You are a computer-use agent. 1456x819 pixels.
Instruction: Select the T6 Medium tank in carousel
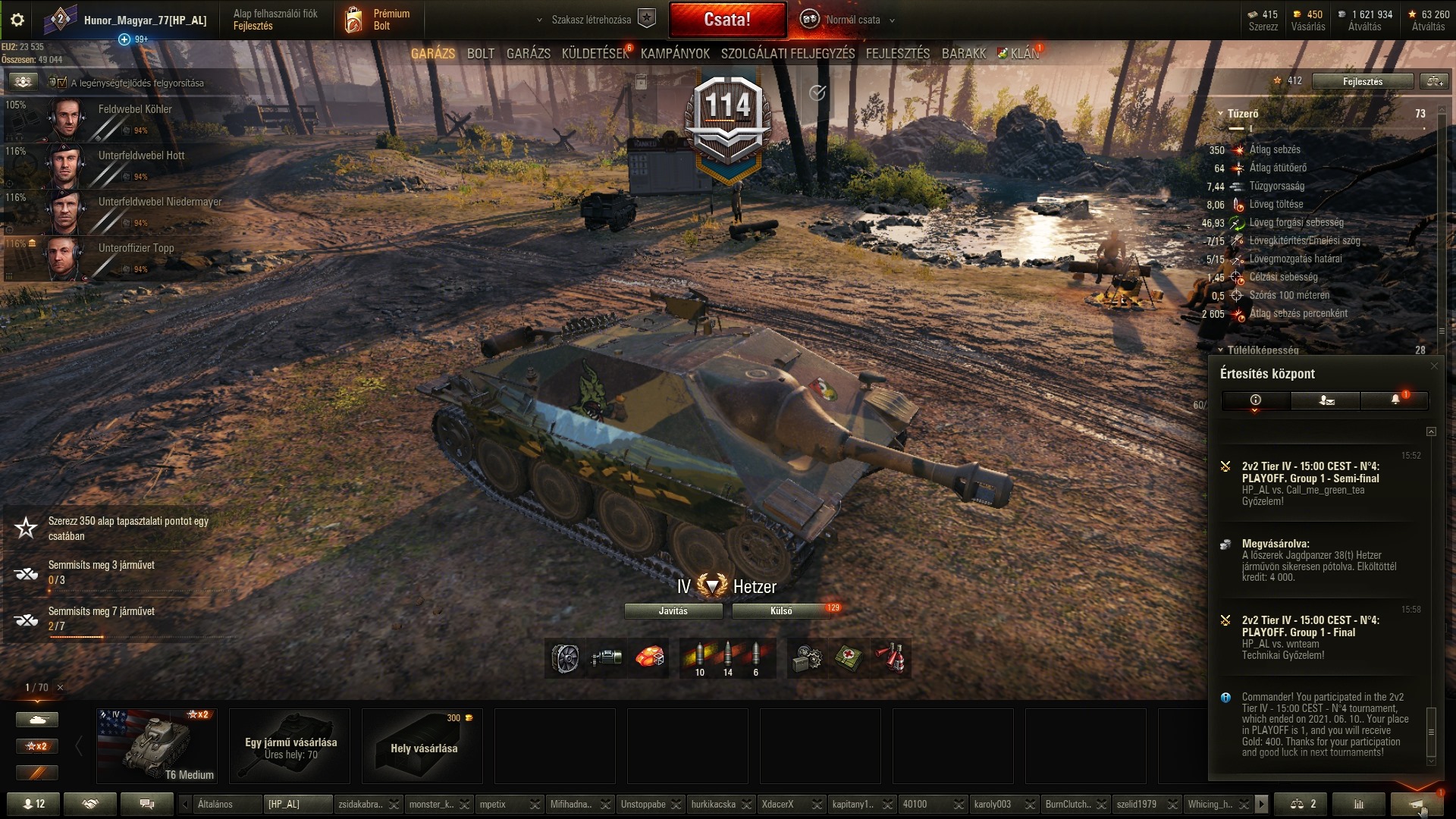(157, 746)
